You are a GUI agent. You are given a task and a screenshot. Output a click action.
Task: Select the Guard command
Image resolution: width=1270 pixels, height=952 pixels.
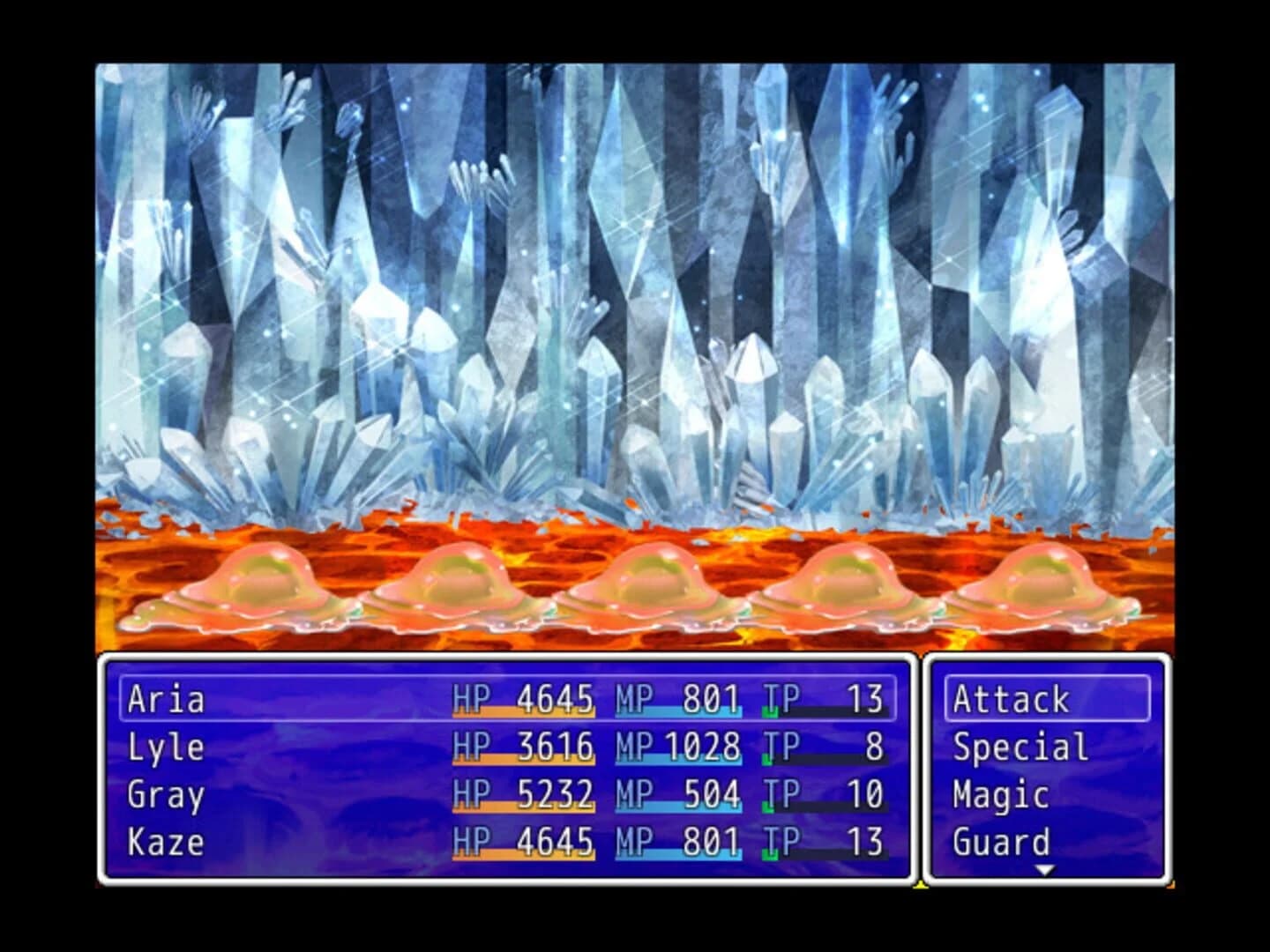tap(1001, 842)
